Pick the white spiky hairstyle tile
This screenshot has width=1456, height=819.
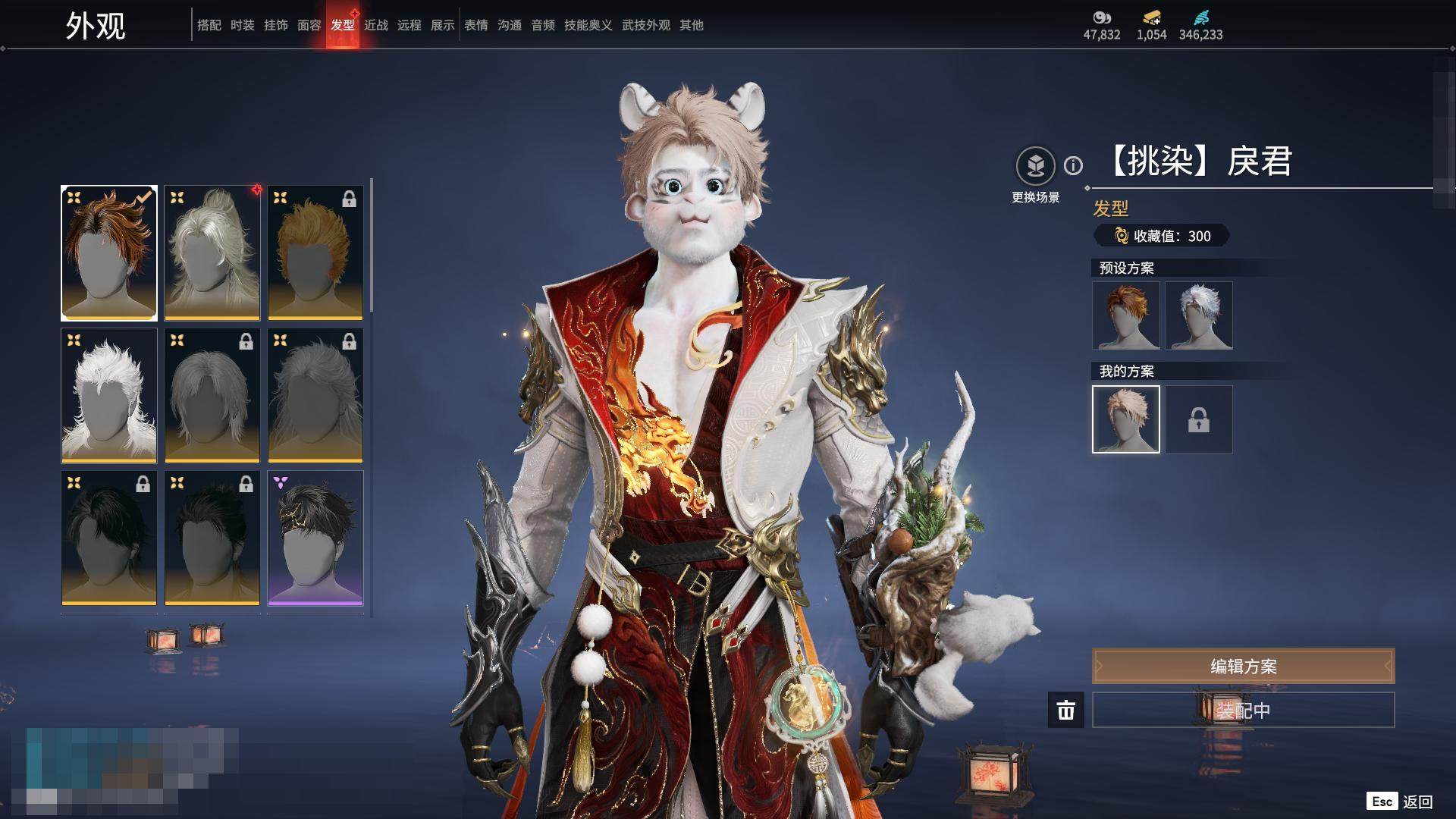pyautogui.click(x=109, y=395)
